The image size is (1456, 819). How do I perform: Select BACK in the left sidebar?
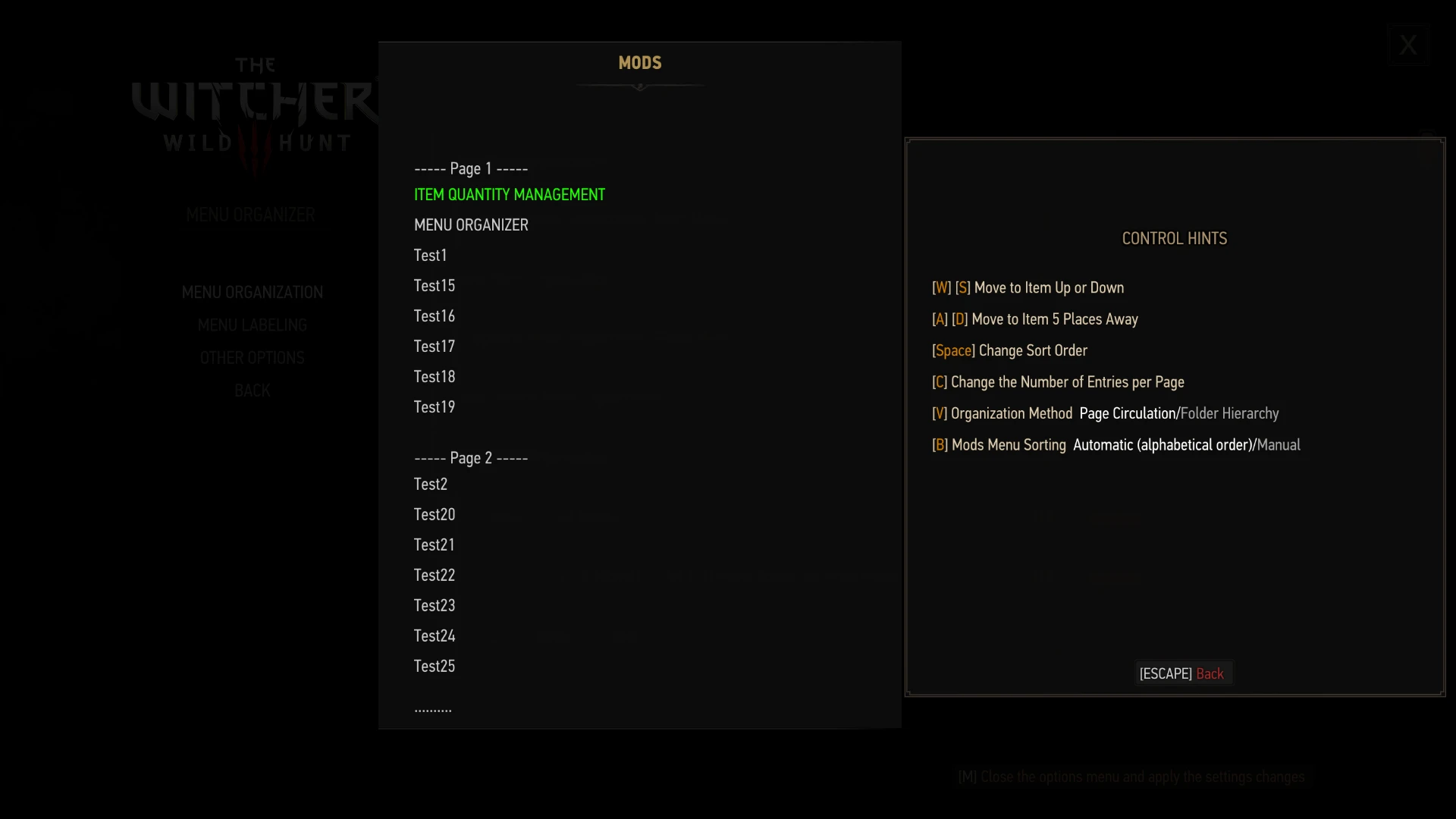pyautogui.click(x=252, y=390)
